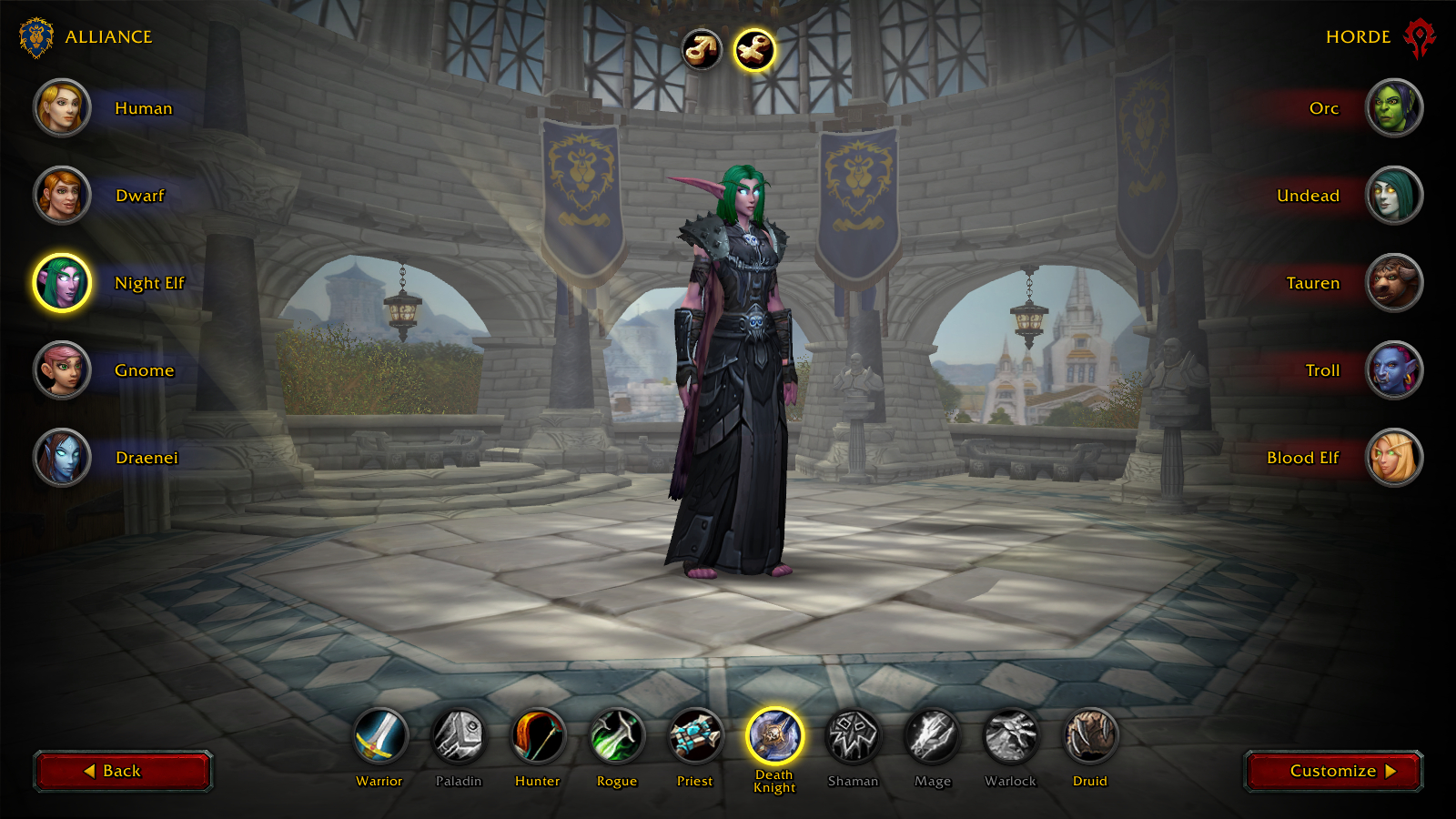Select the Blood Elf race
The image size is (1456, 819).
1394,458
